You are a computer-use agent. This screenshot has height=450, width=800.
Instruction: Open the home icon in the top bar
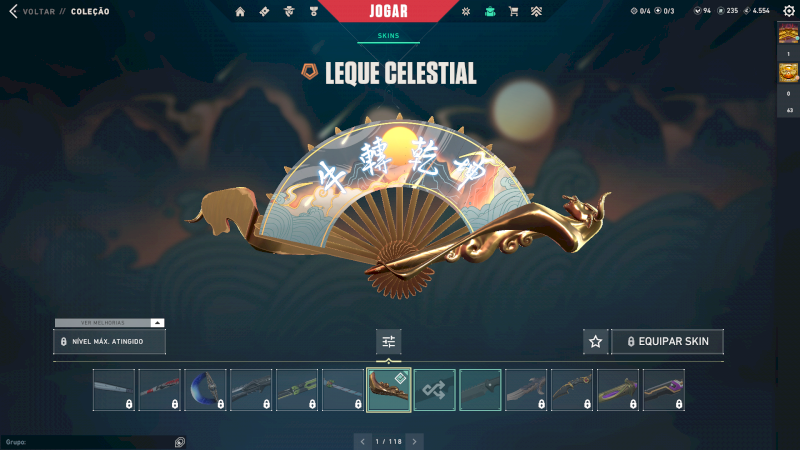(240, 11)
